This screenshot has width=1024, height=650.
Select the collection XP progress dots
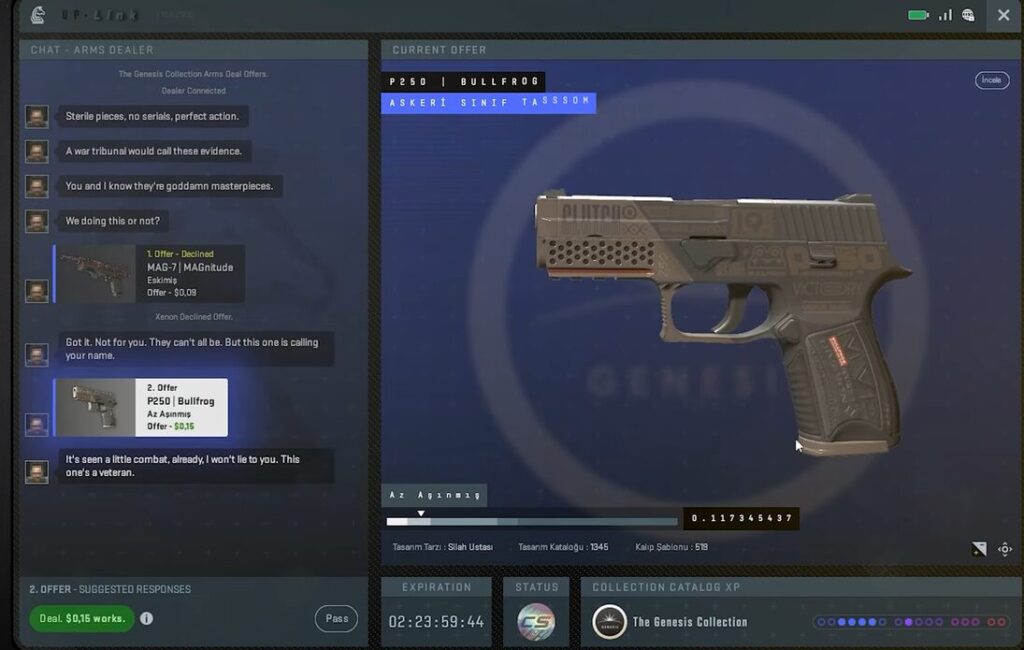click(910, 622)
